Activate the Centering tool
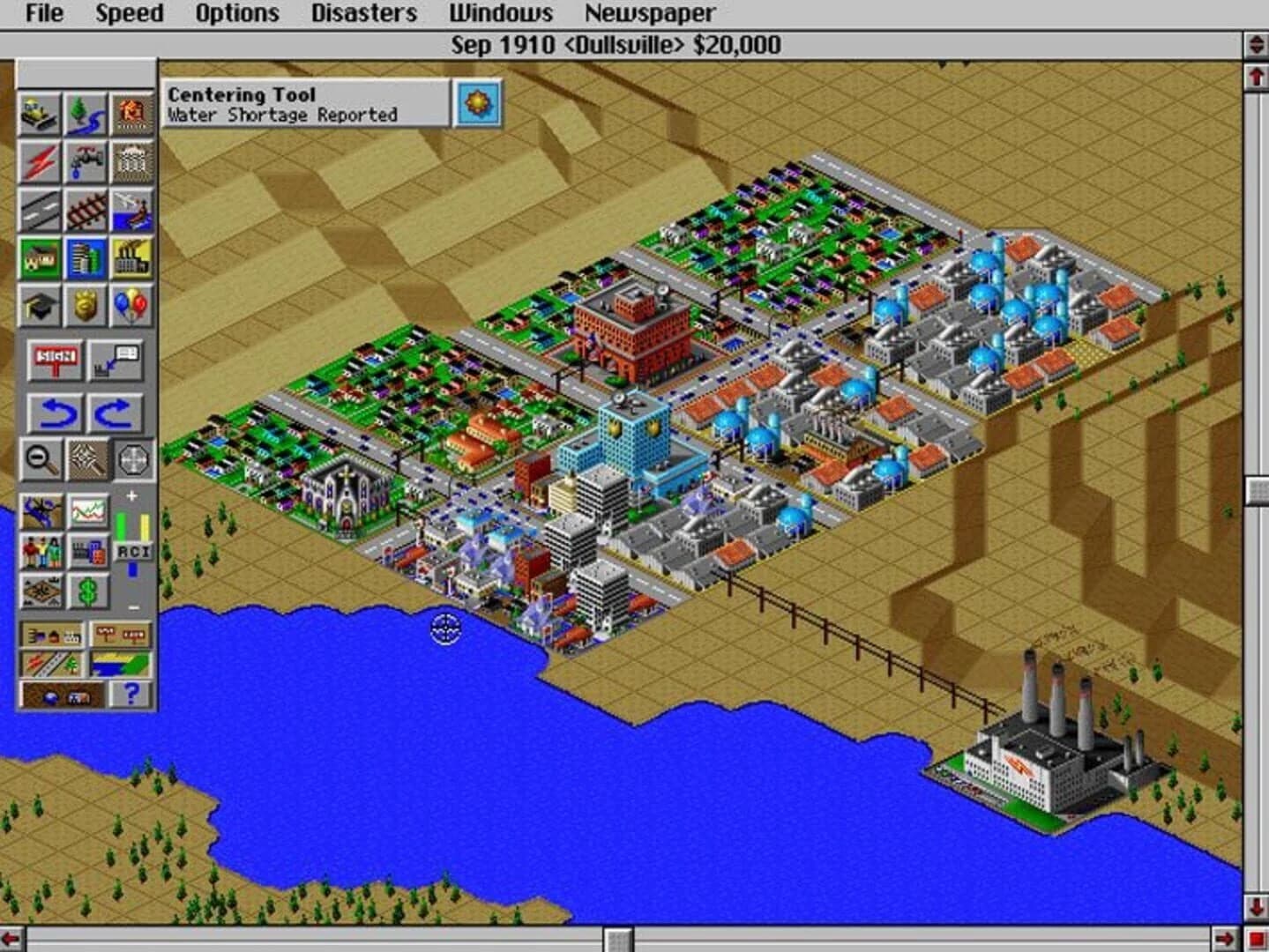 [131, 460]
